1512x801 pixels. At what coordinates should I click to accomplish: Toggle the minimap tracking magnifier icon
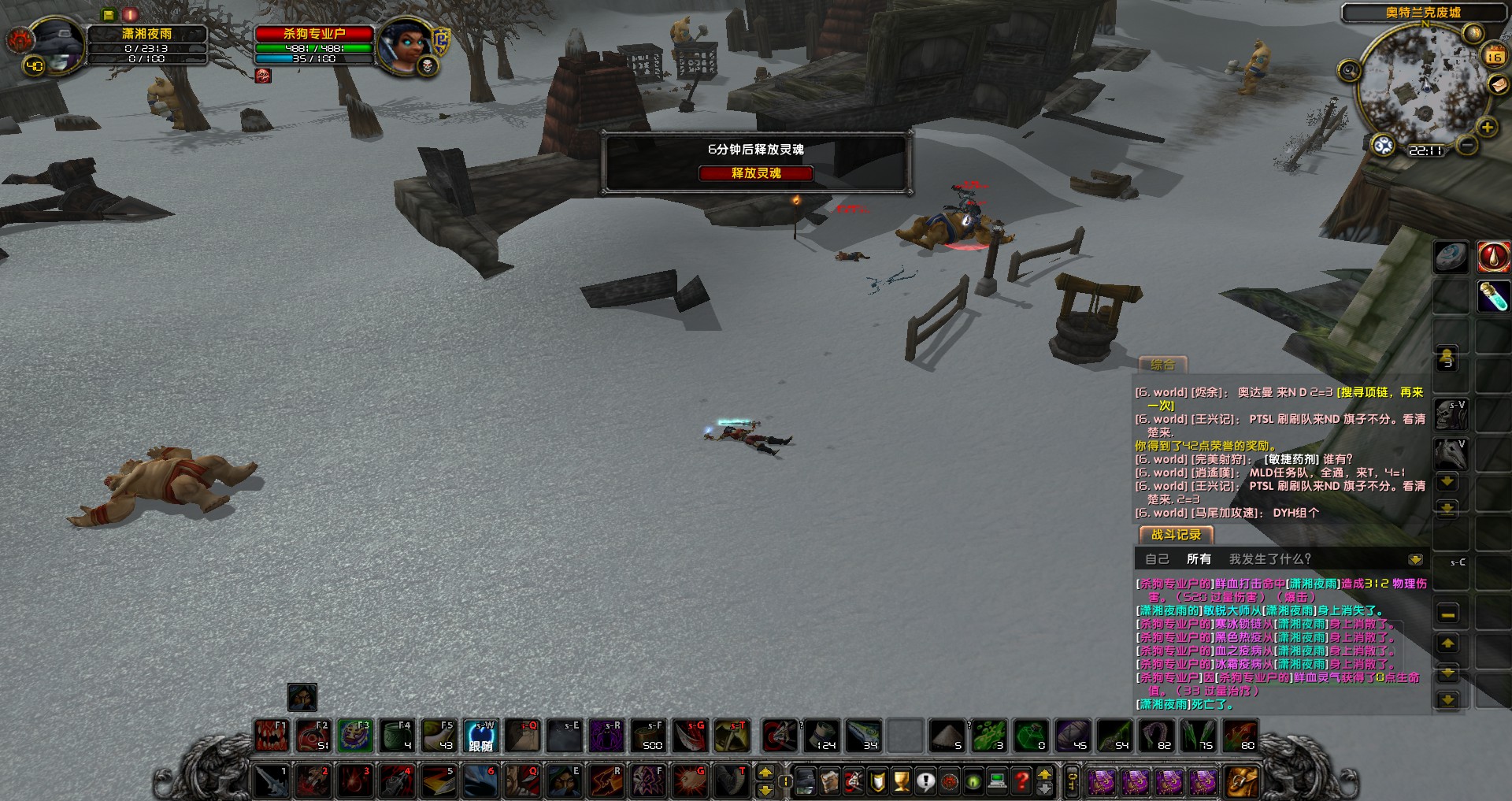point(1349,71)
